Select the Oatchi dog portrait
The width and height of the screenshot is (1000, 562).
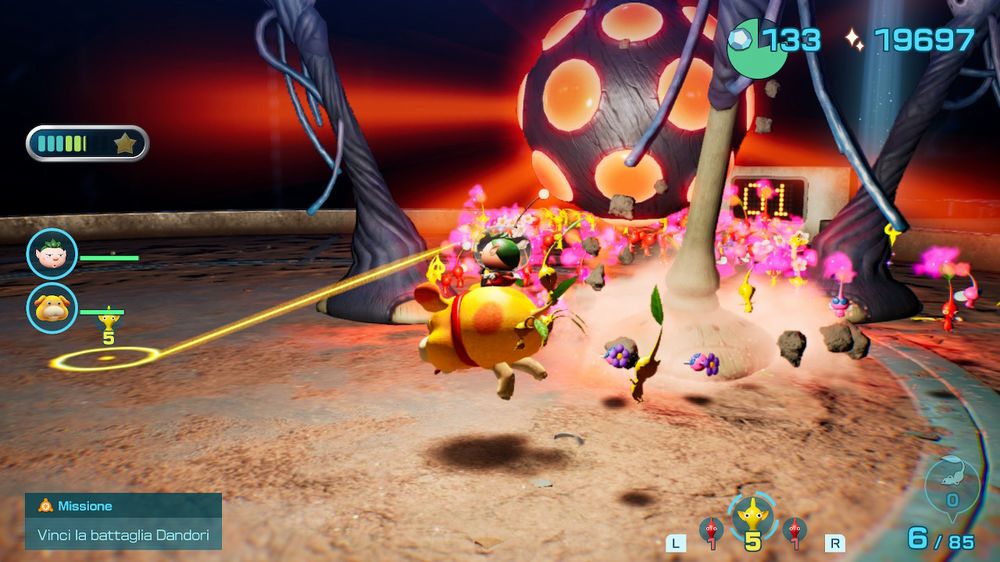pos(51,307)
